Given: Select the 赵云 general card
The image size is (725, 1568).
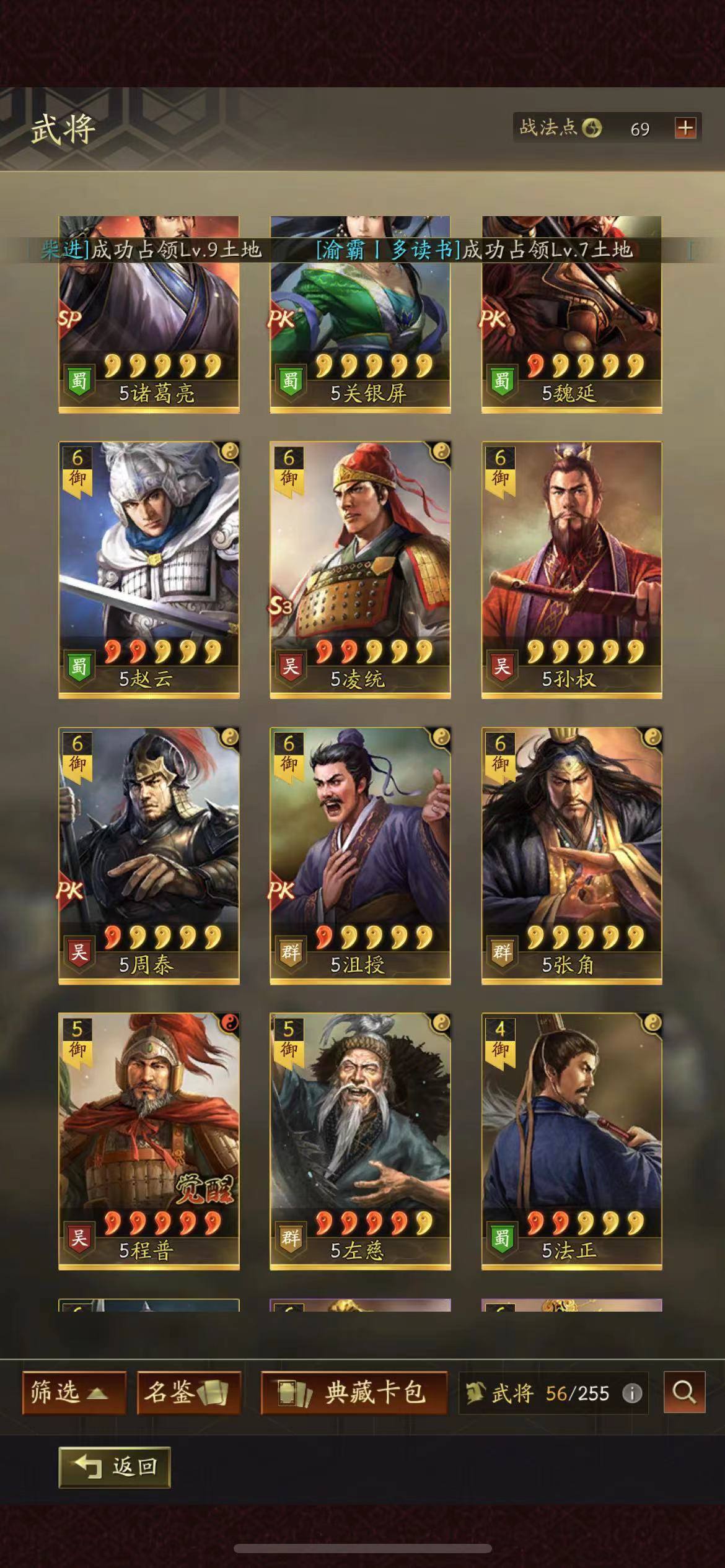Looking at the screenshot, I should tap(149, 570).
